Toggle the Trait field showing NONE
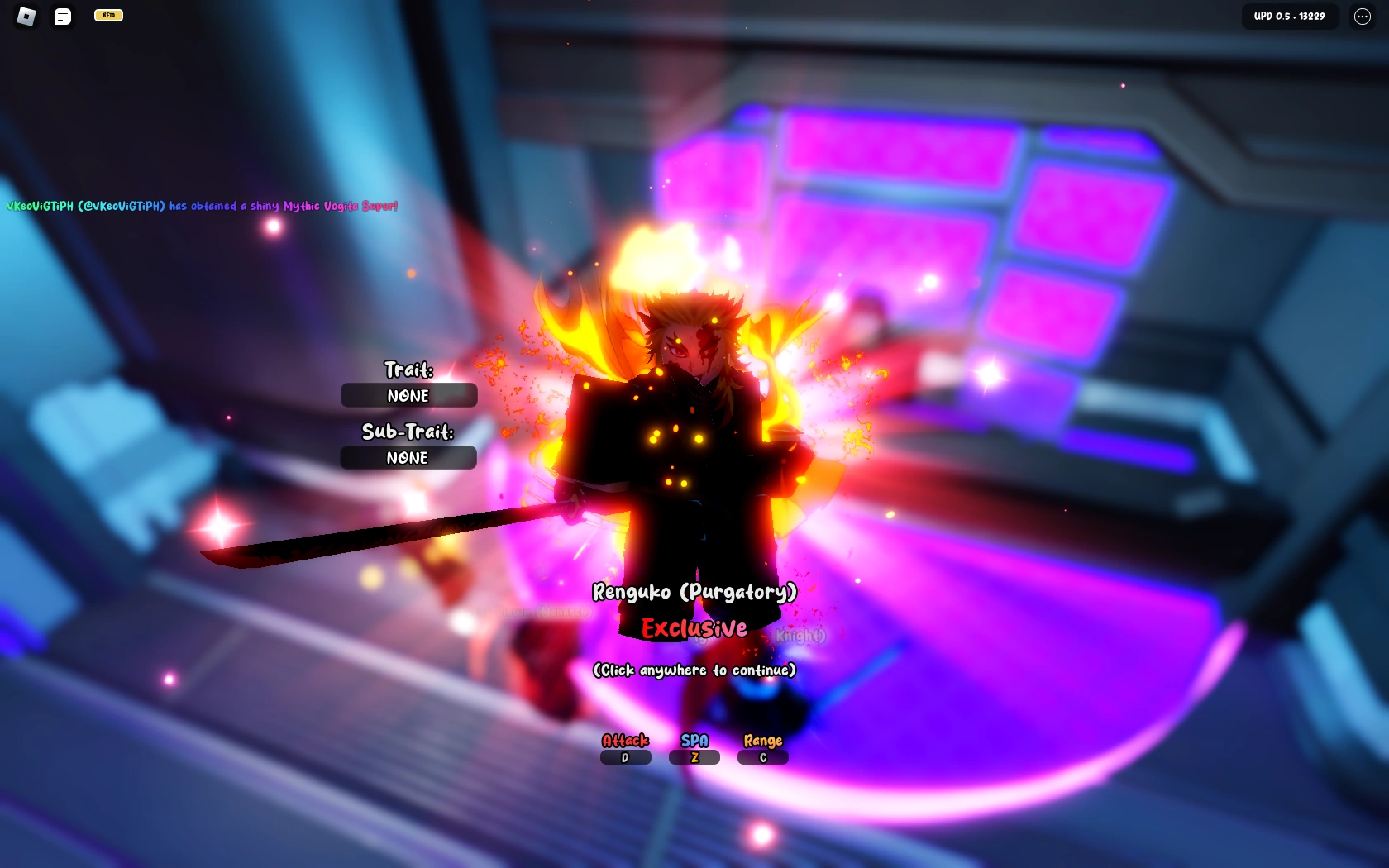Image resolution: width=1389 pixels, height=868 pixels. [x=408, y=395]
